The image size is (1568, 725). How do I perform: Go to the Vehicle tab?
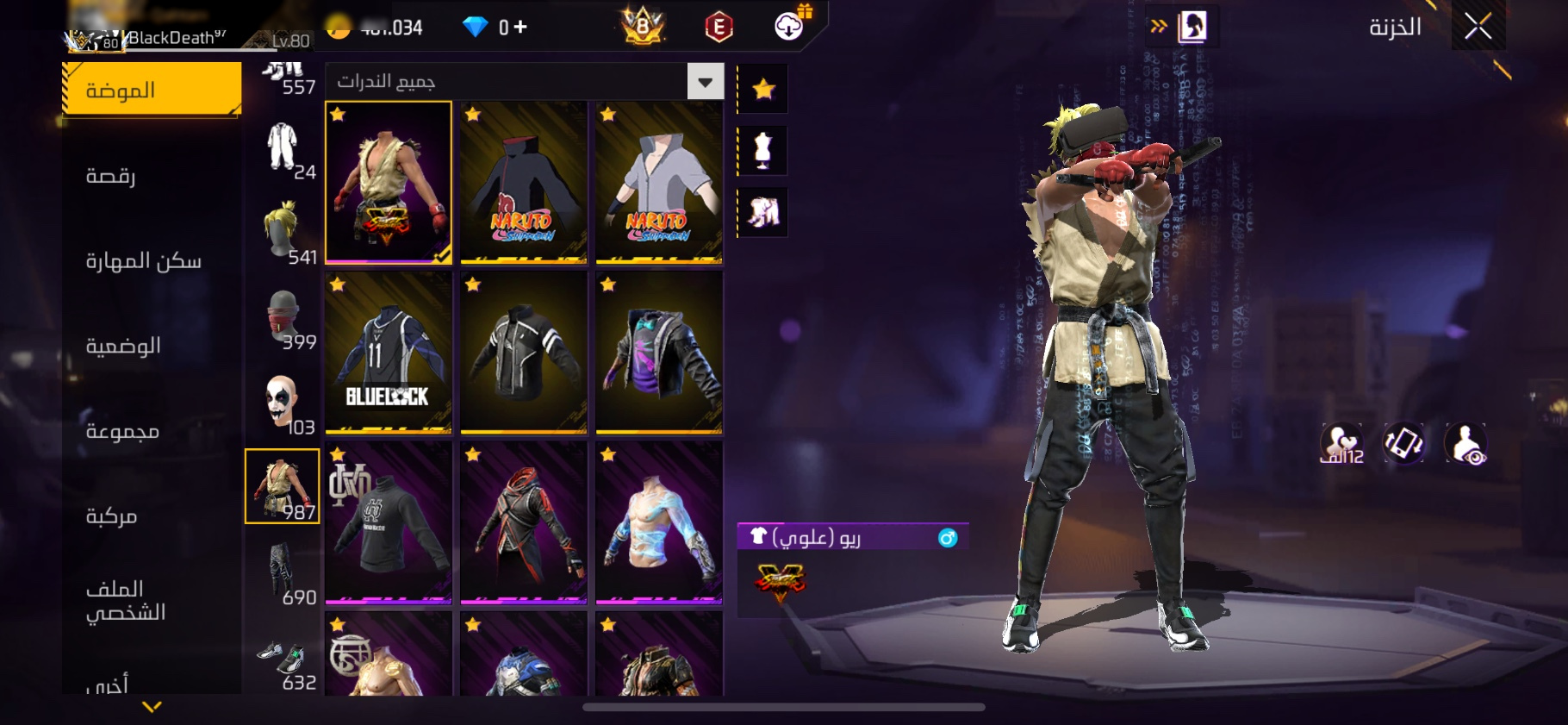click(112, 516)
